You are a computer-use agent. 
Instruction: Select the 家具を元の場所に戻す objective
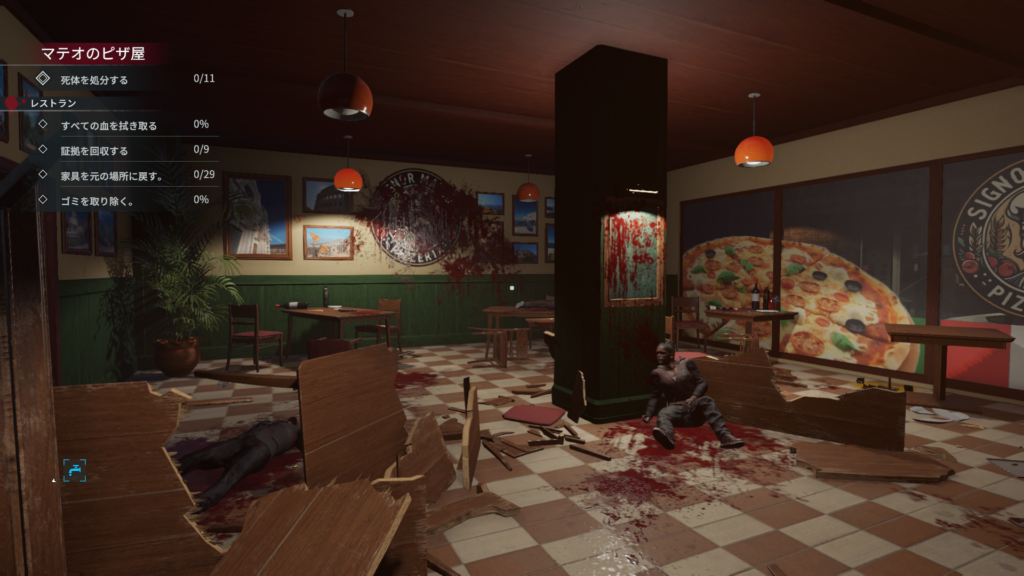pos(112,176)
